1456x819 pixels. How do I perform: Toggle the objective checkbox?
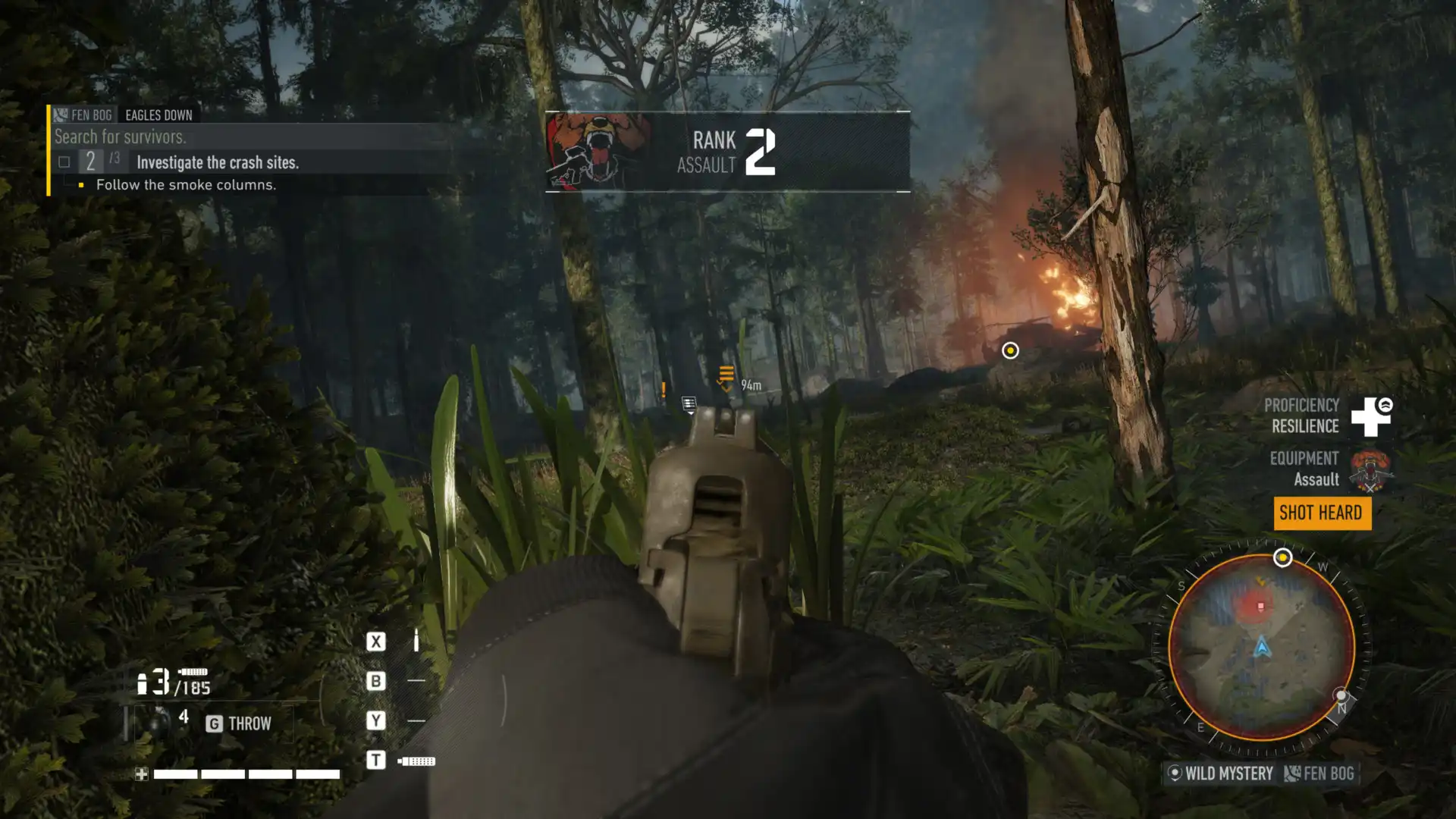tap(64, 162)
